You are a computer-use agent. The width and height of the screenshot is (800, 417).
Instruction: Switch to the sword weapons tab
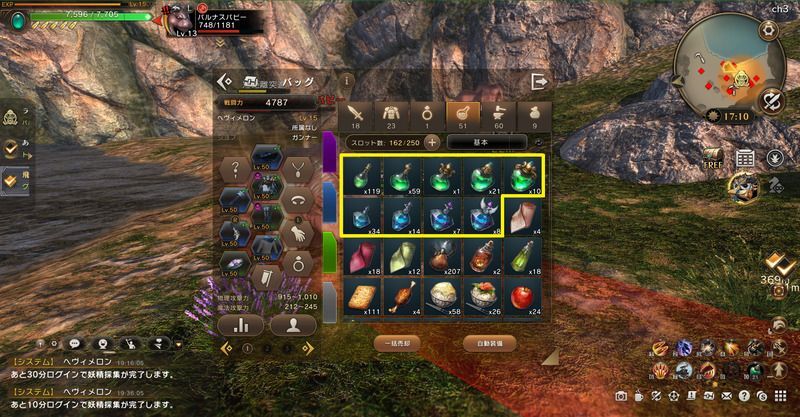point(359,114)
